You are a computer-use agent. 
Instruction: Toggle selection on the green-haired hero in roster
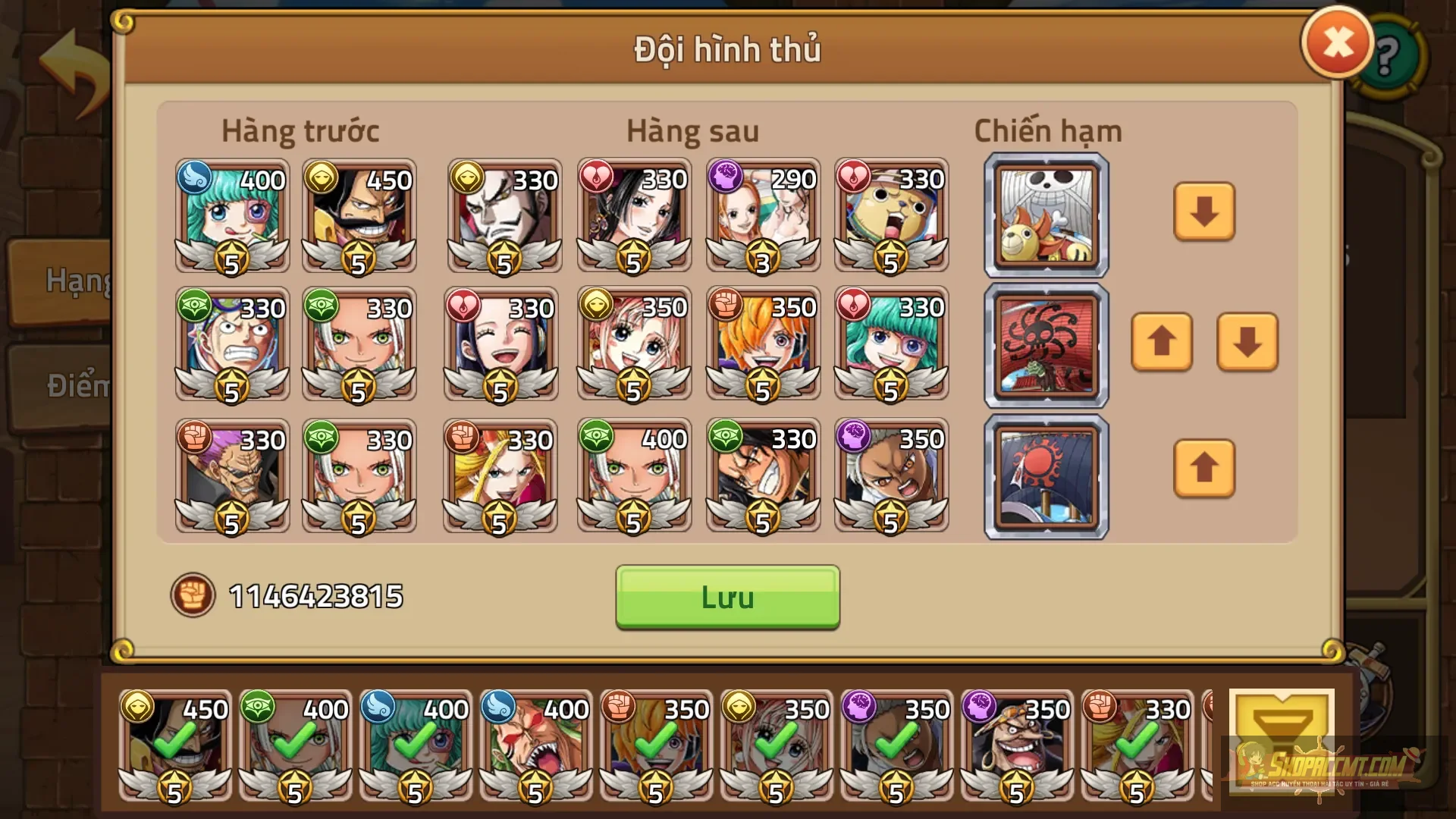point(413,747)
